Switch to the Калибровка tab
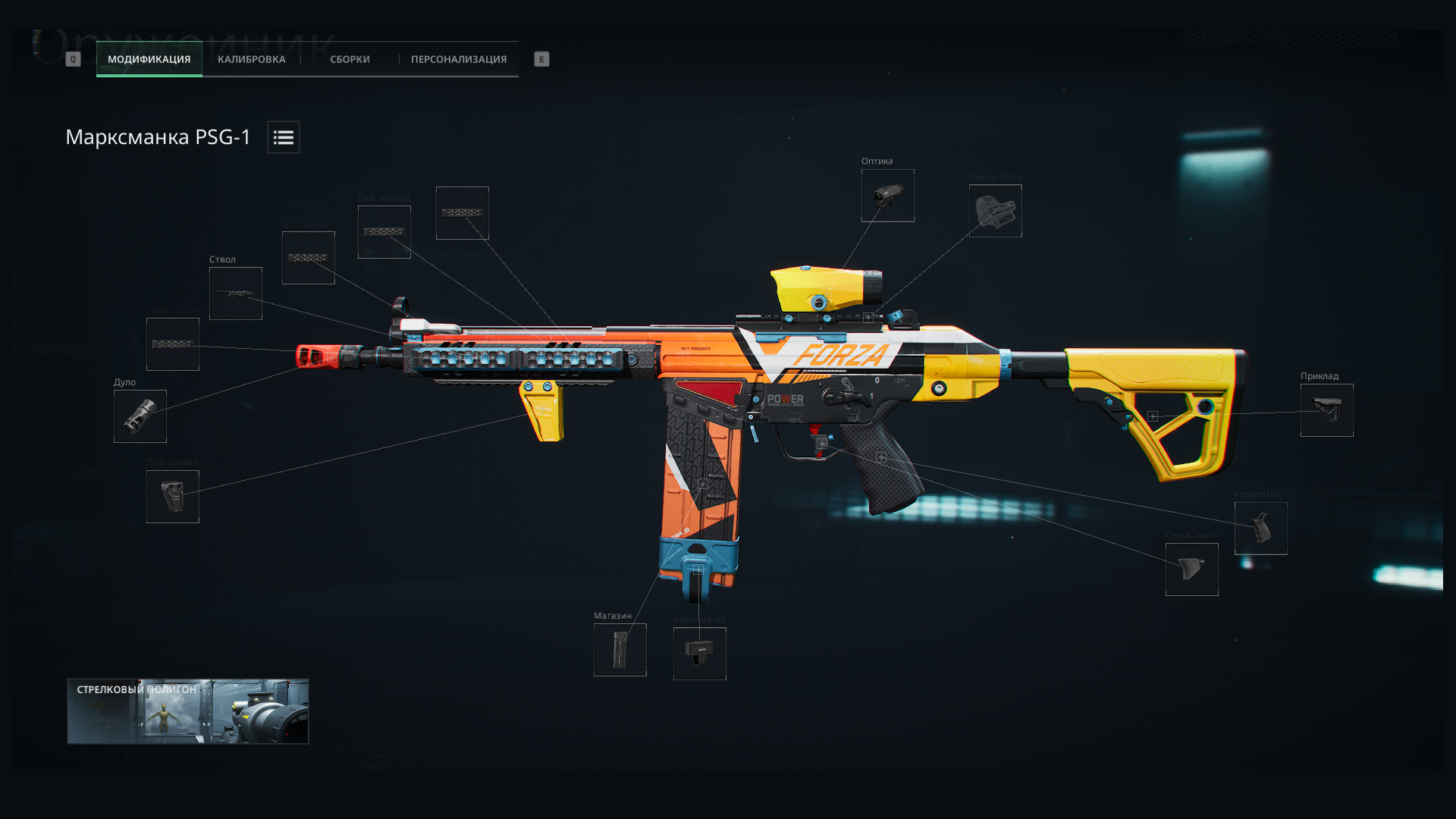This screenshot has height=819, width=1456. tap(251, 59)
